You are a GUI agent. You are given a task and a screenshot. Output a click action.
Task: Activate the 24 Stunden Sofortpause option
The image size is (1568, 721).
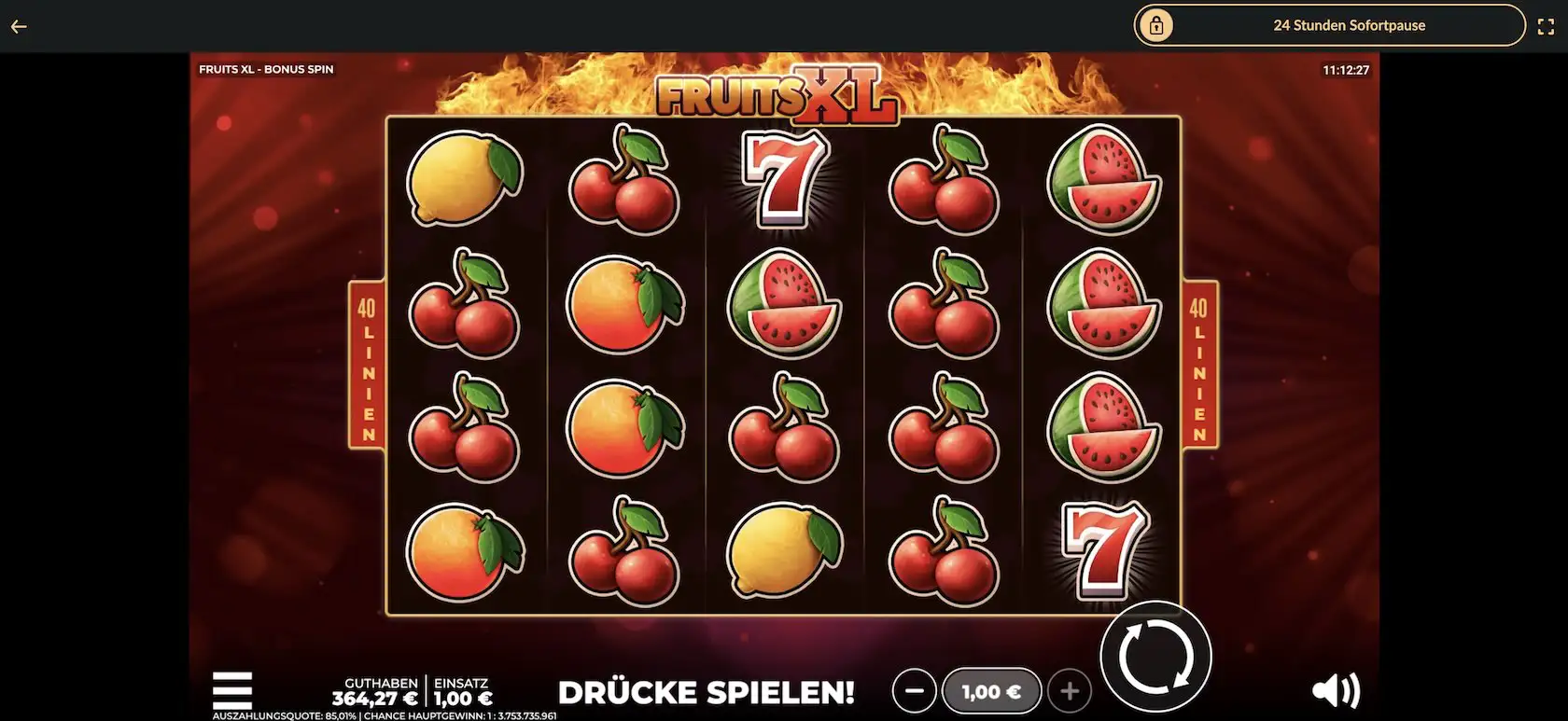pyautogui.click(x=1350, y=25)
